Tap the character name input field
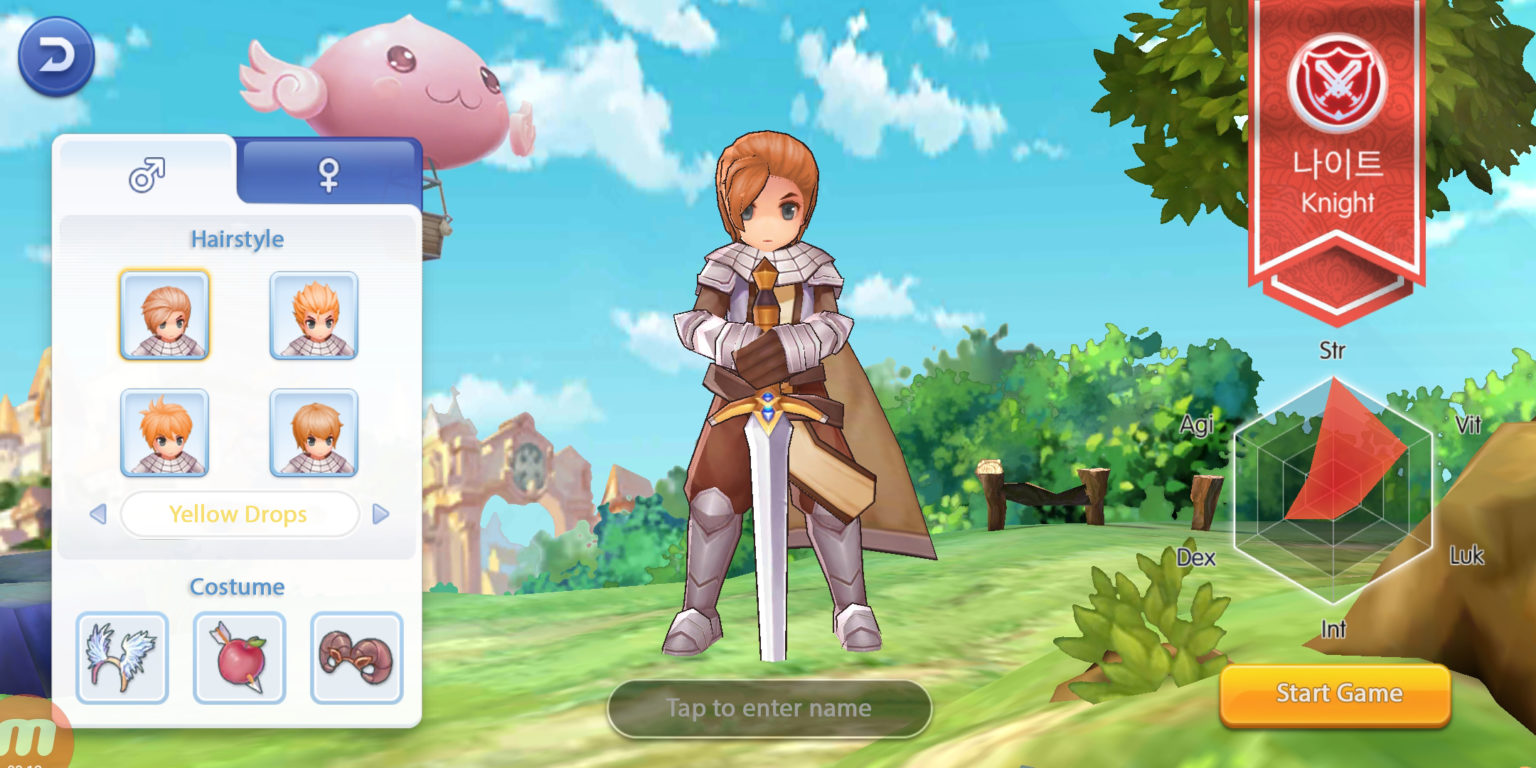The image size is (1536, 768). [769, 708]
